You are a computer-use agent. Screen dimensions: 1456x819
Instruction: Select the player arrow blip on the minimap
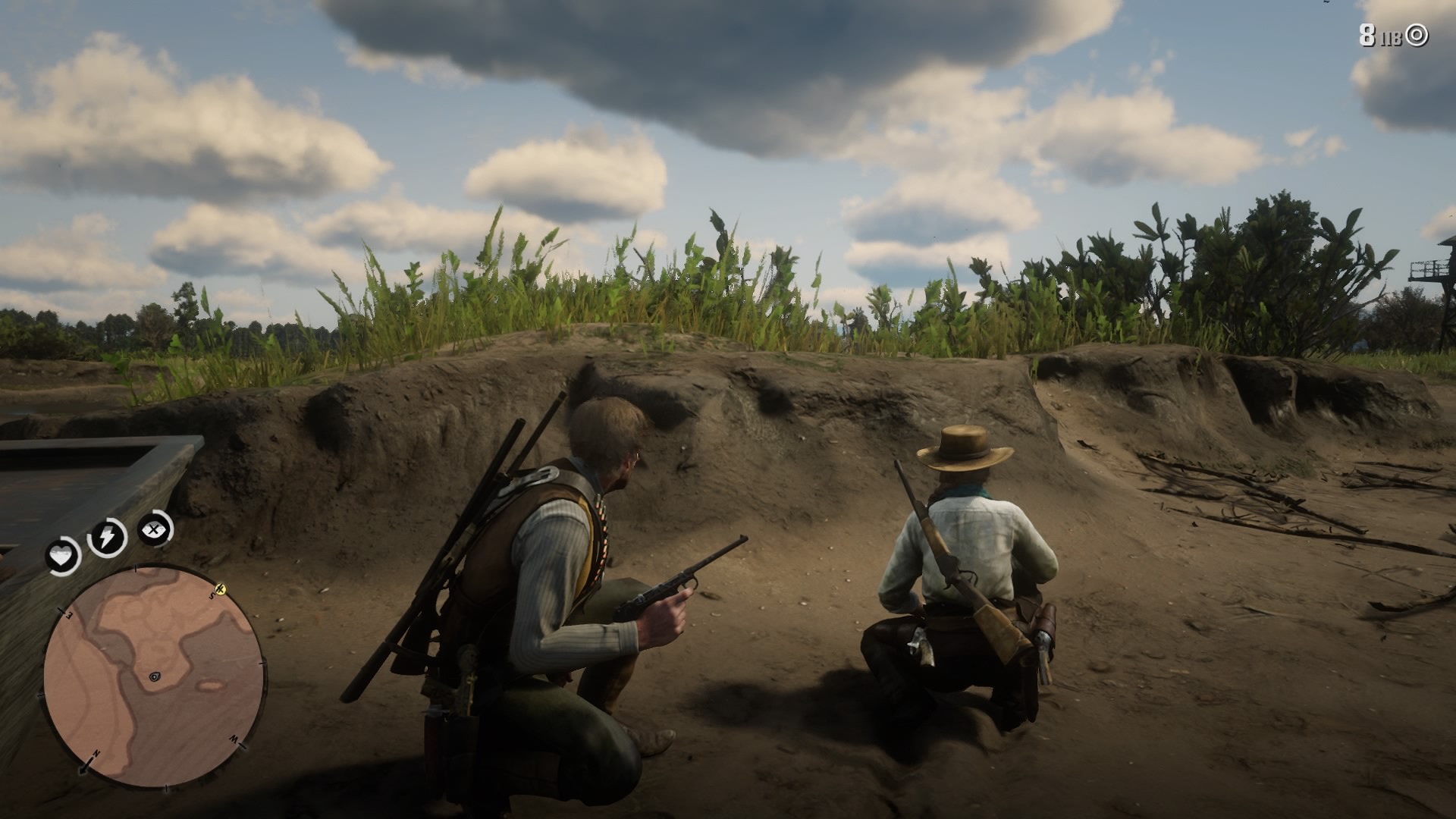coord(155,676)
